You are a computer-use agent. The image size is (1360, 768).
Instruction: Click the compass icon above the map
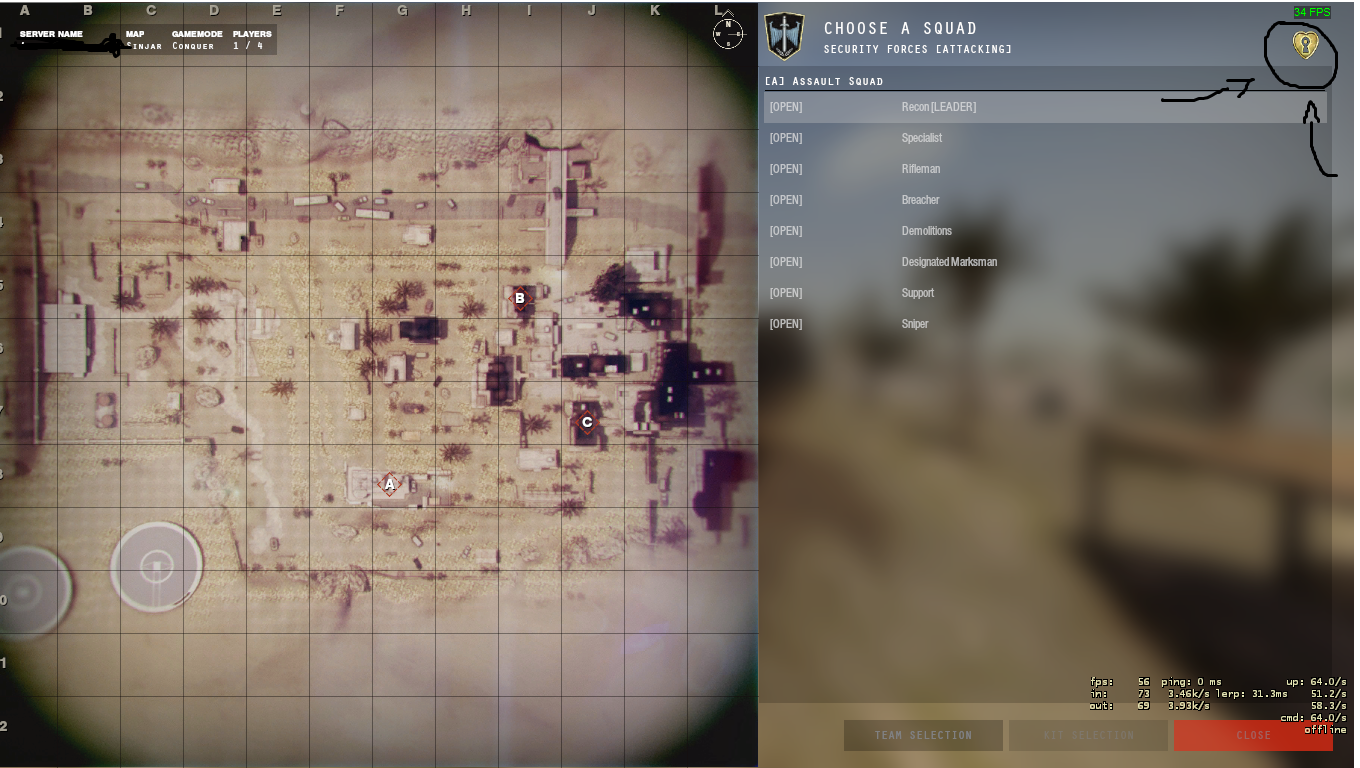click(728, 35)
